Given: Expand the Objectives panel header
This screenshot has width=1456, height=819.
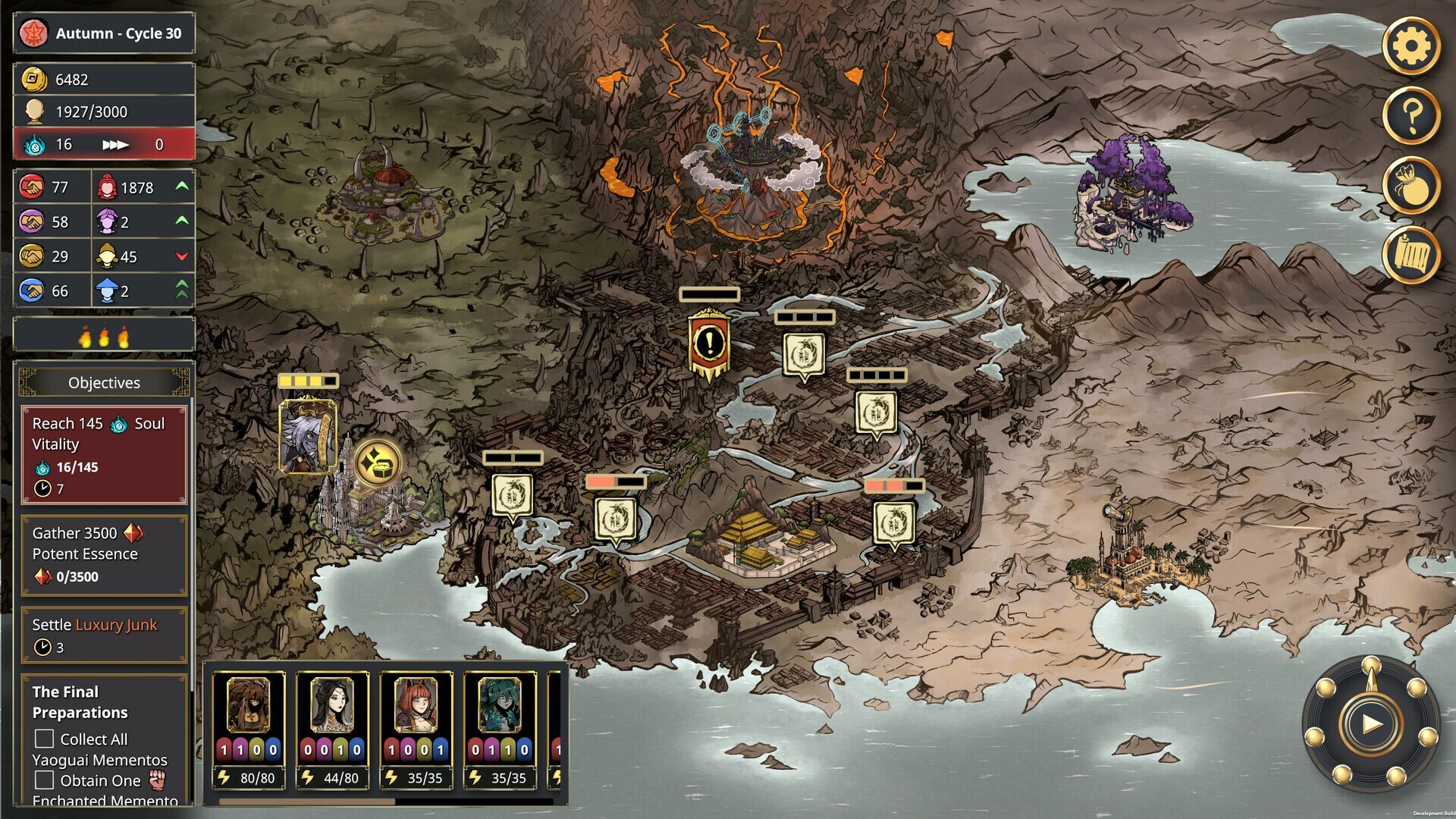Looking at the screenshot, I should click(104, 383).
